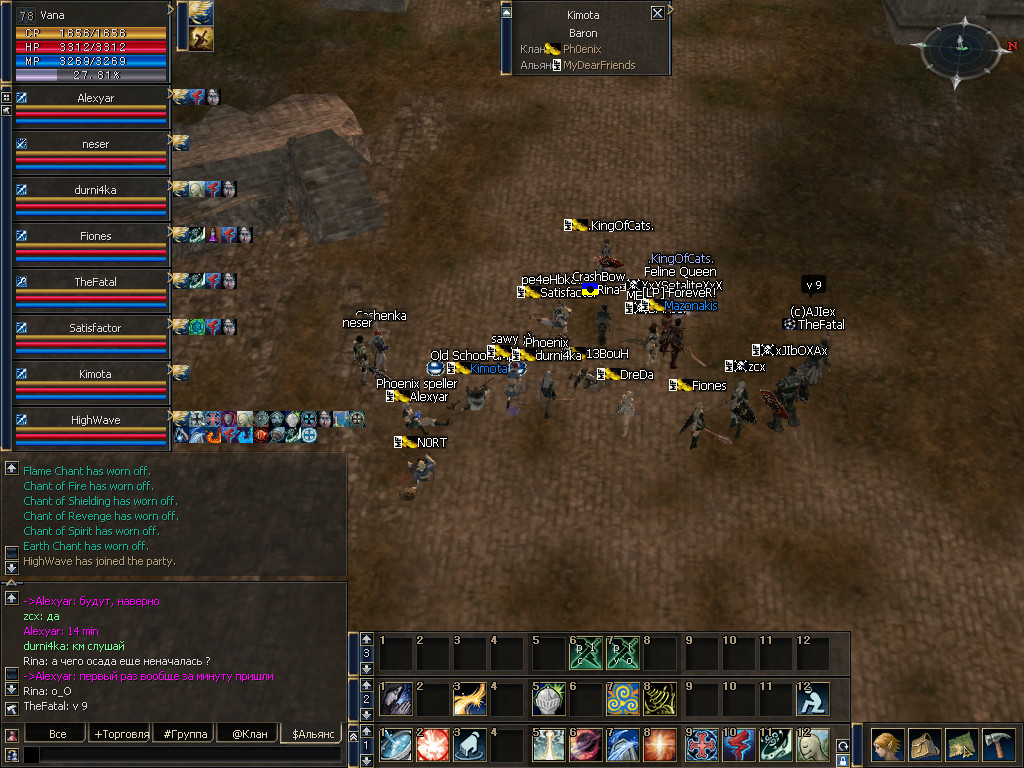This screenshot has width=1024, height=768.
Task: Open the map icon in the menu bar
Action: point(959,746)
